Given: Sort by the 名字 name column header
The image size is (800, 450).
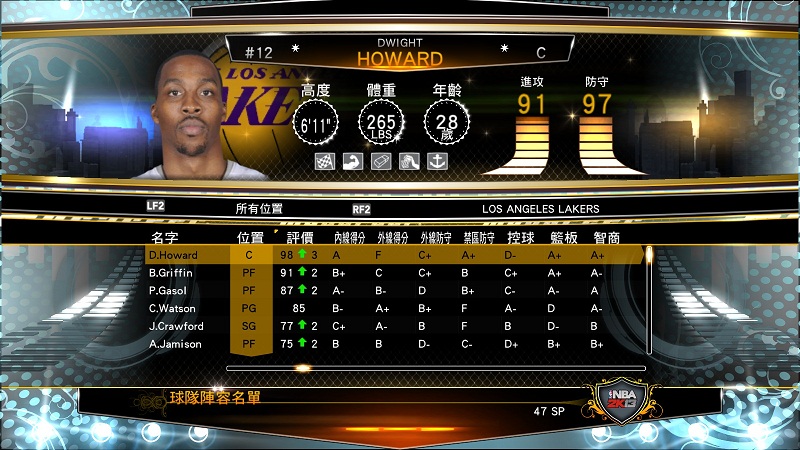Looking at the screenshot, I should tap(164, 238).
